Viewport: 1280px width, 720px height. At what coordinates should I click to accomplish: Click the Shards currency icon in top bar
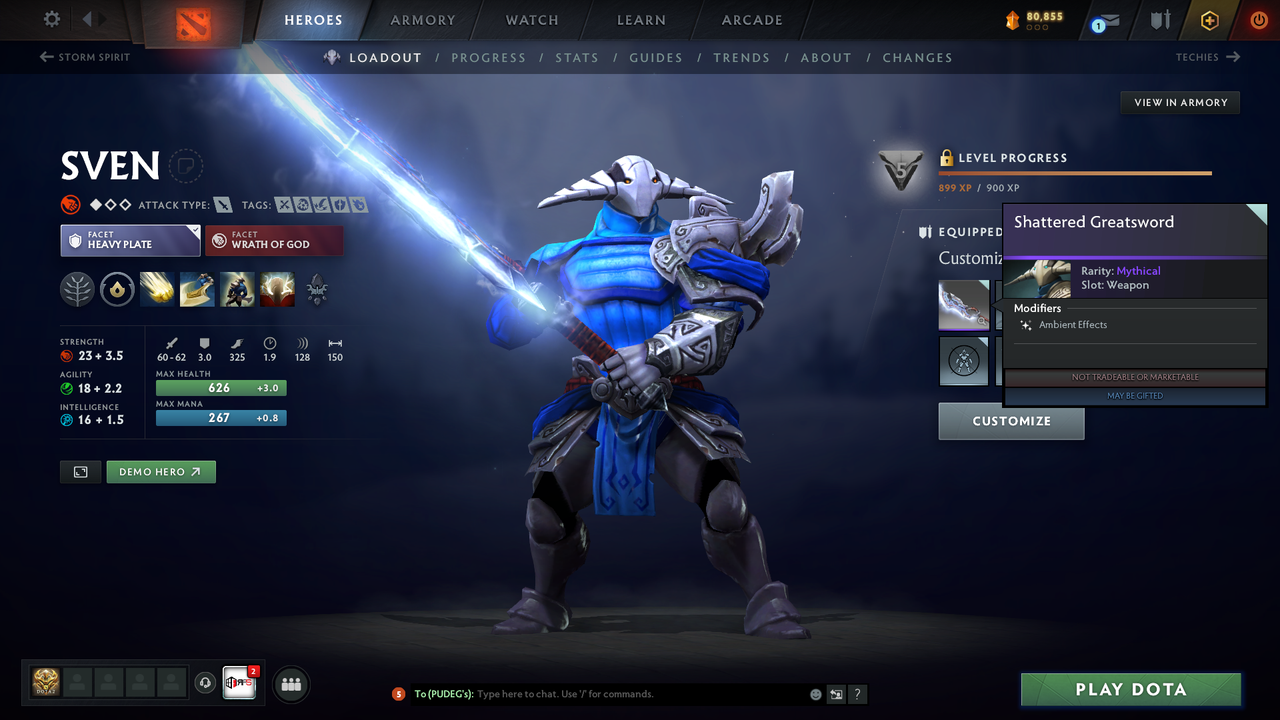[1013, 17]
